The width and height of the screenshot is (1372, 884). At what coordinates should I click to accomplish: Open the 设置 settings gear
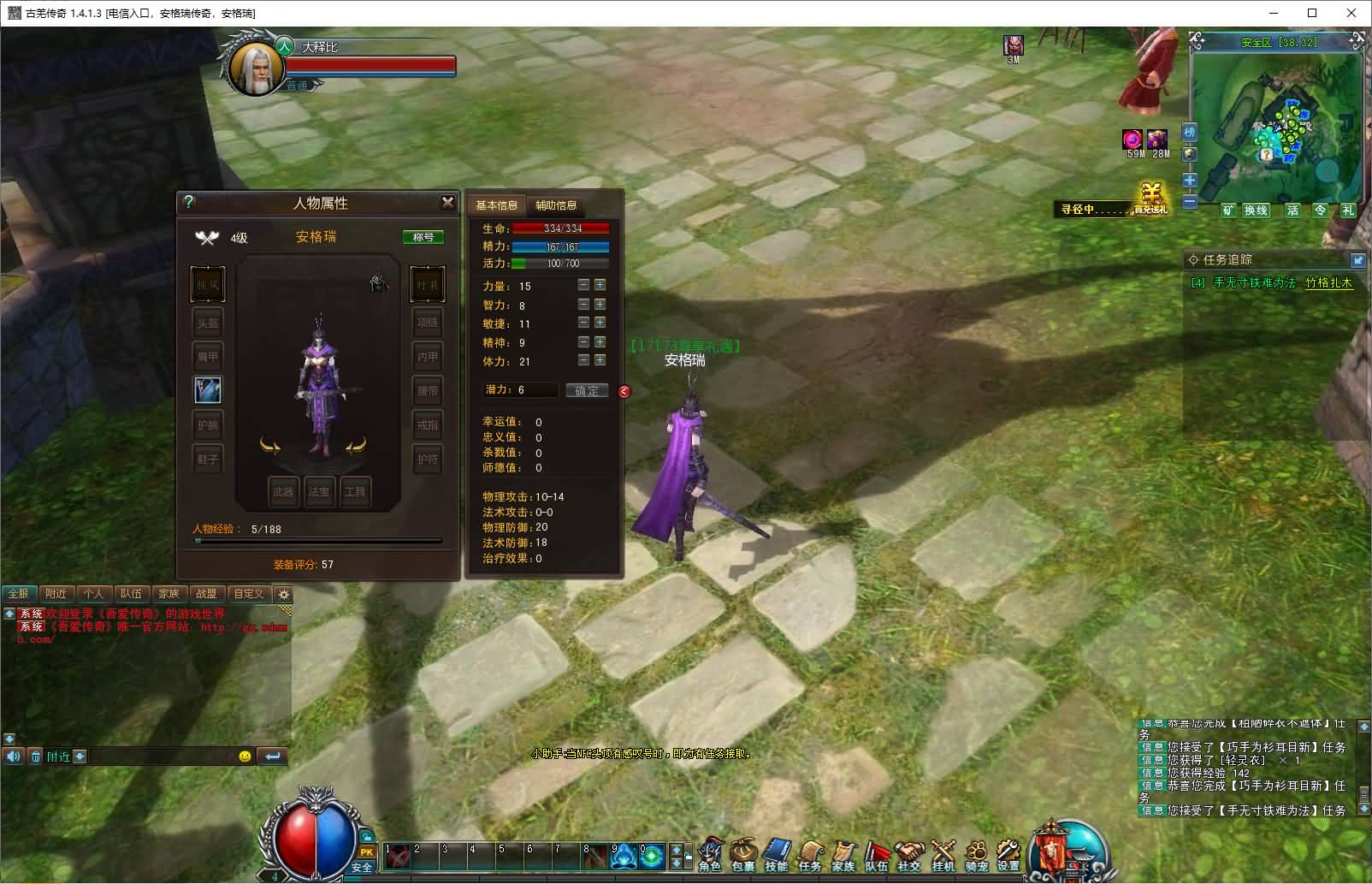[x=1009, y=855]
